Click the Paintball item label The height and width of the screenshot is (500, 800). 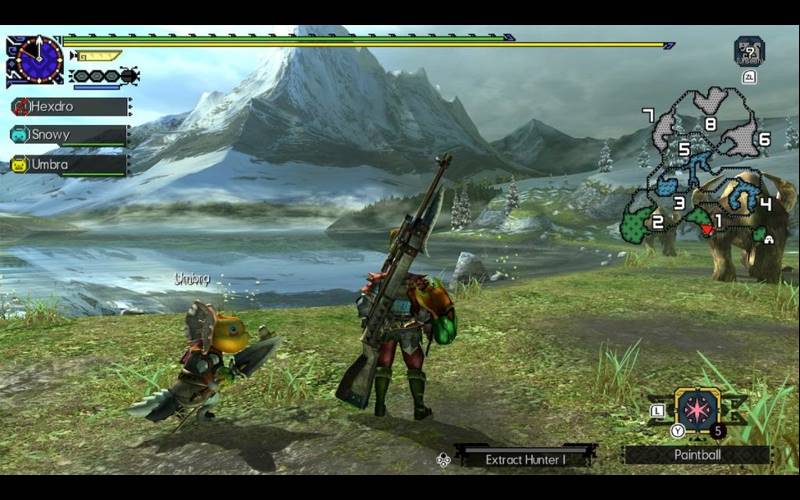(x=697, y=455)
